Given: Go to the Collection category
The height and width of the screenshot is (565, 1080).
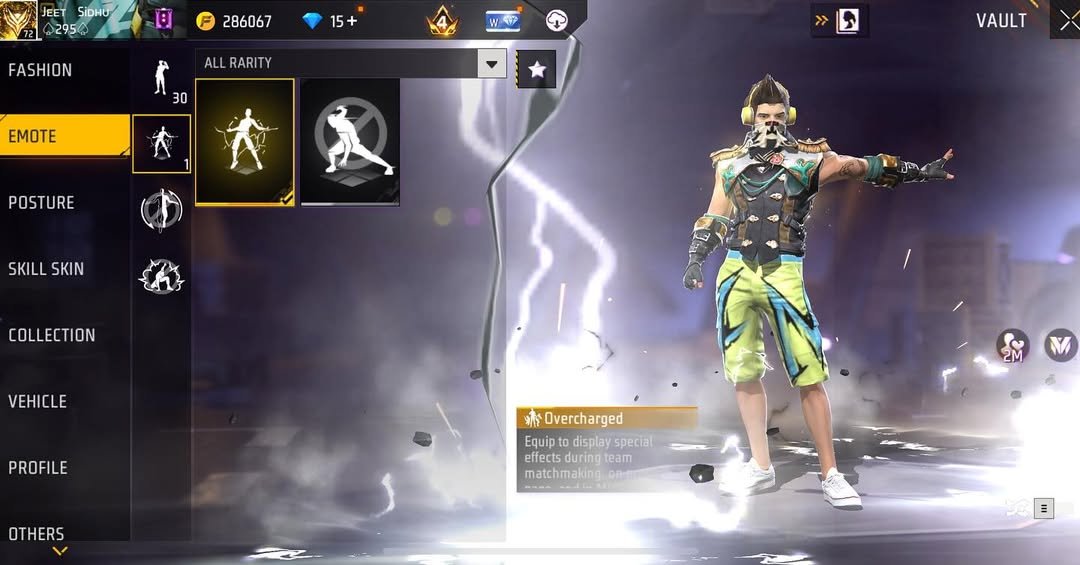Looking at the screenshot, I should (52, 335).
